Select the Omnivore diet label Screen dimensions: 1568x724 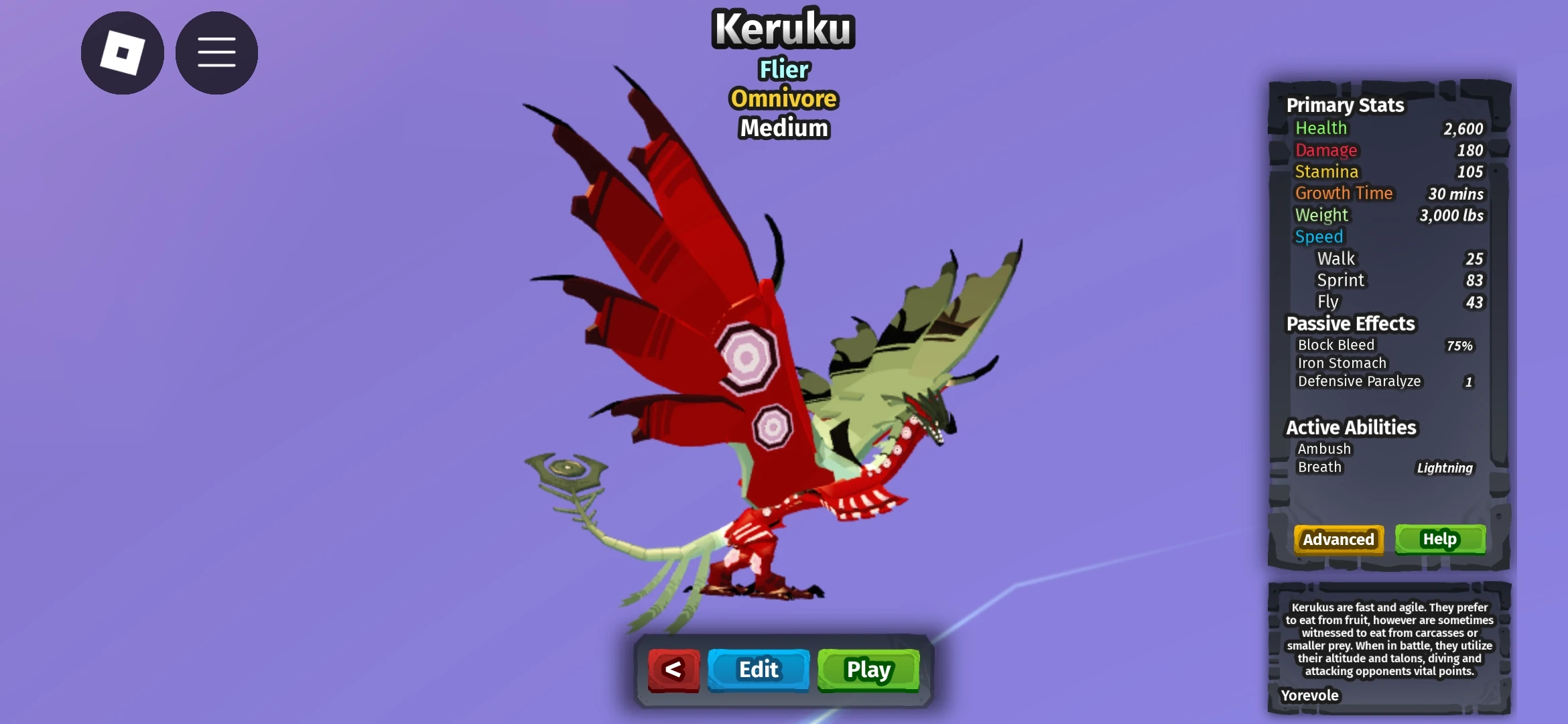click(x=783, y=99)
